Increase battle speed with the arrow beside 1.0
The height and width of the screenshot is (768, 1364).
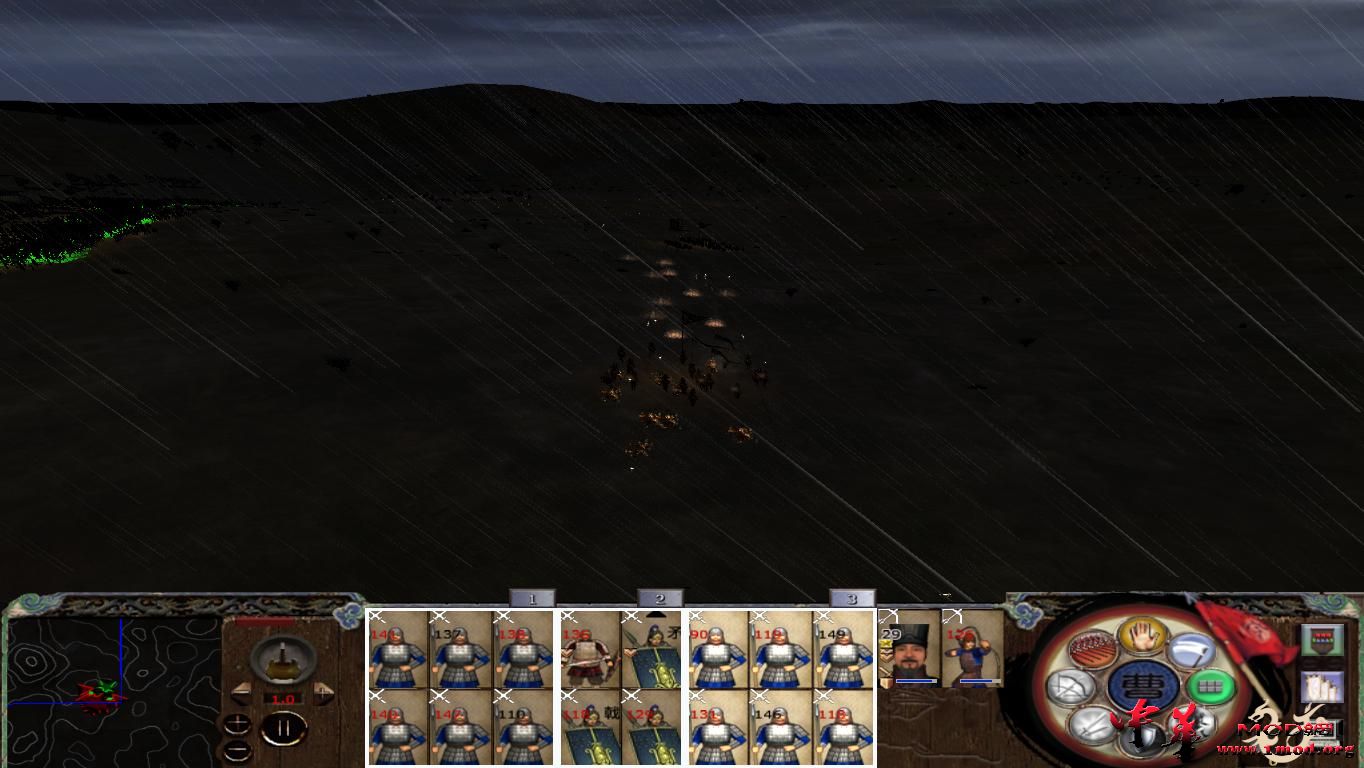[323, 694]
